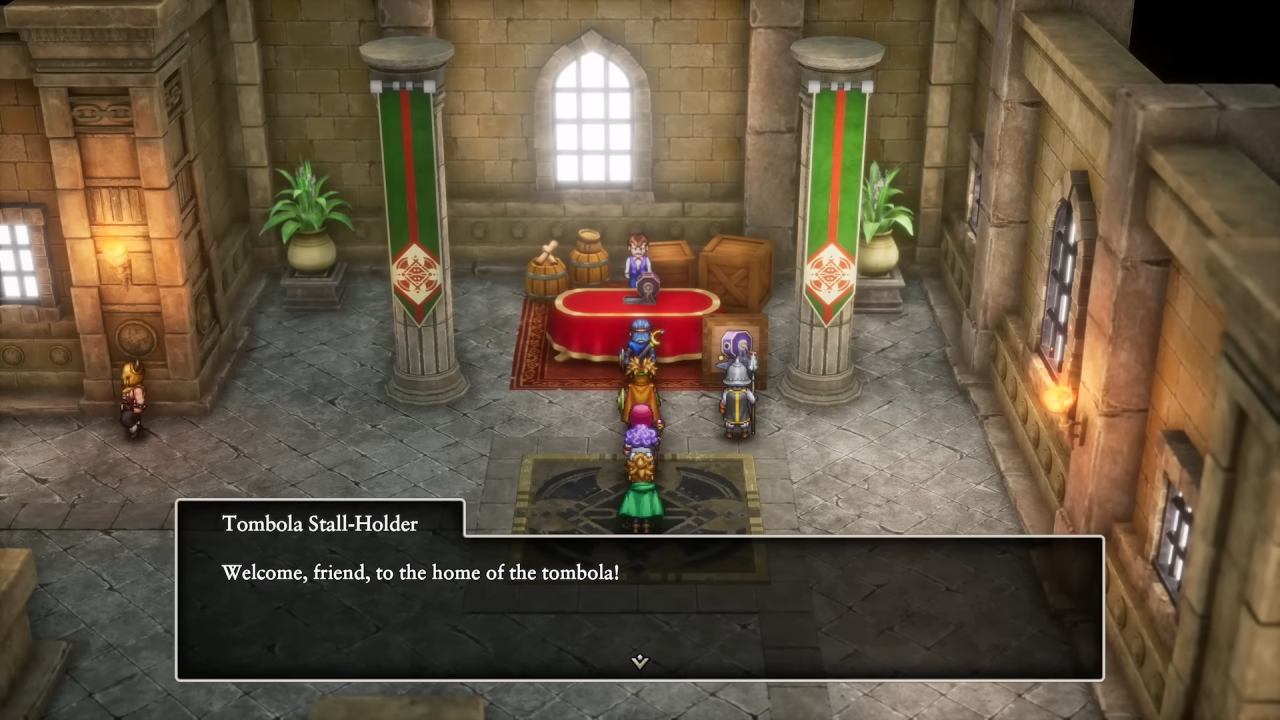Viewport: 1280px width, 720px height.
Task: Click the dialogue text welcoming you to the tombola
Action: [x=416, y=573]
